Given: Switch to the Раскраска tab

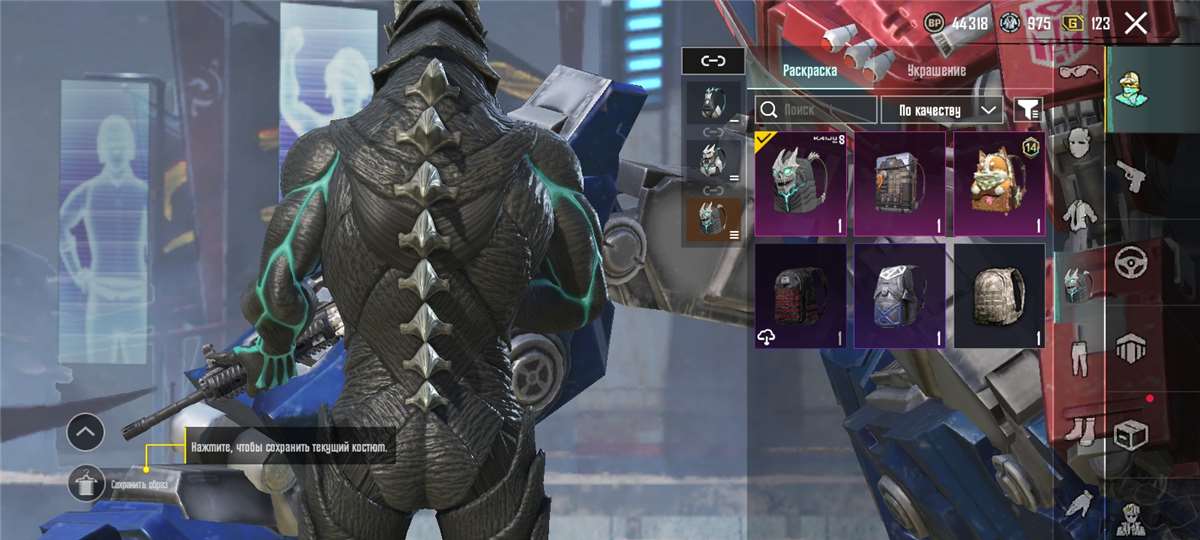Looking at the screenshot, I should (x=810, y=71).
